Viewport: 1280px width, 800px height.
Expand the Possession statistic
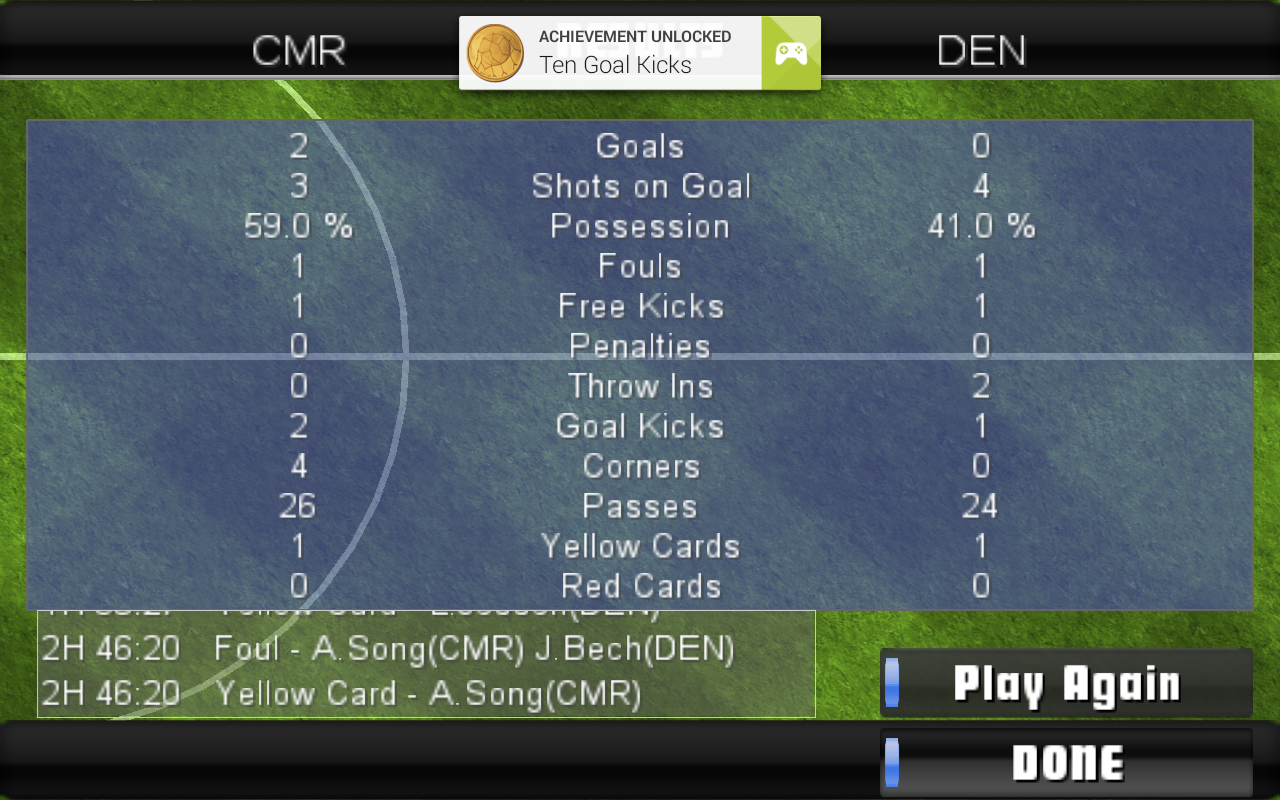640,226
